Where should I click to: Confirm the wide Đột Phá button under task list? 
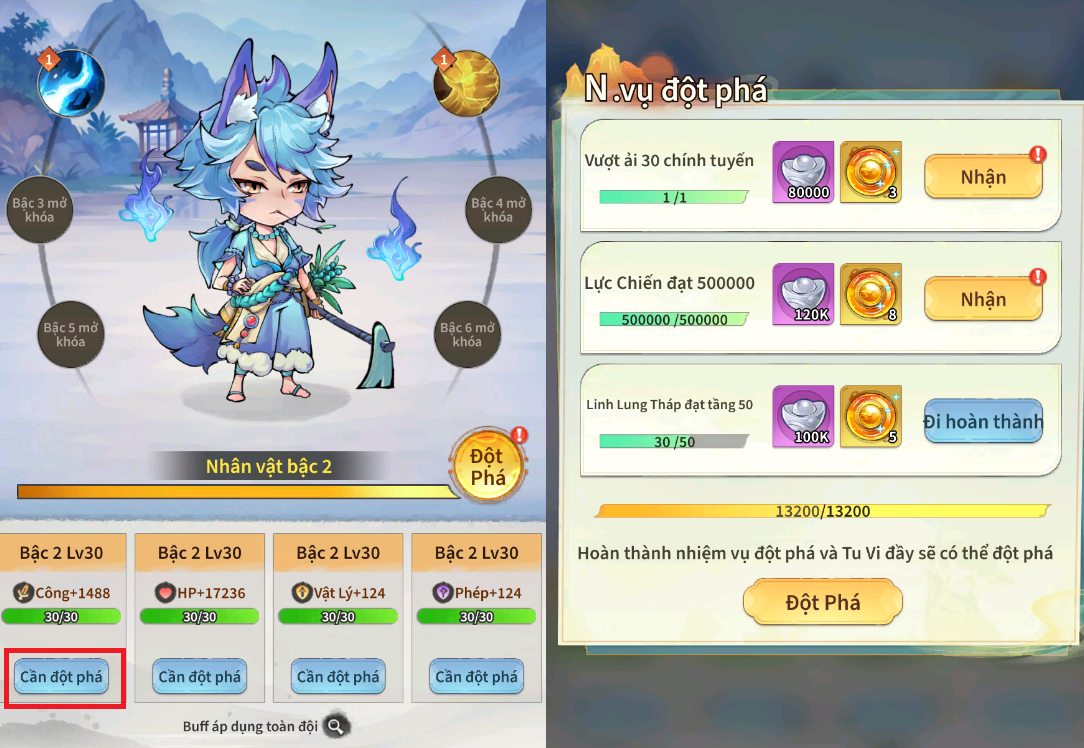coord(823,603)
